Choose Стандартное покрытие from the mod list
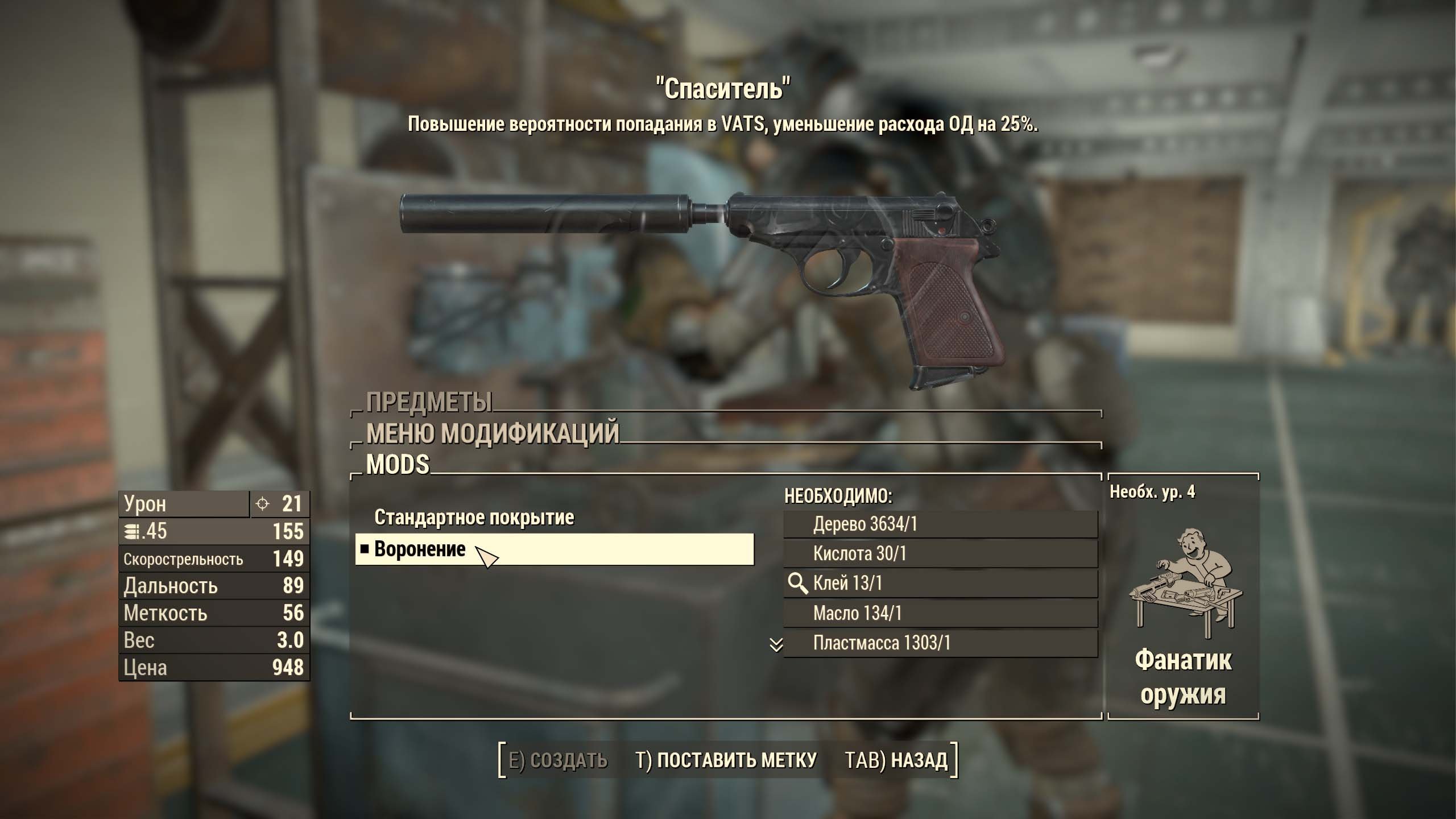Viewport: 1456px width, 819px height. point(474,518)
